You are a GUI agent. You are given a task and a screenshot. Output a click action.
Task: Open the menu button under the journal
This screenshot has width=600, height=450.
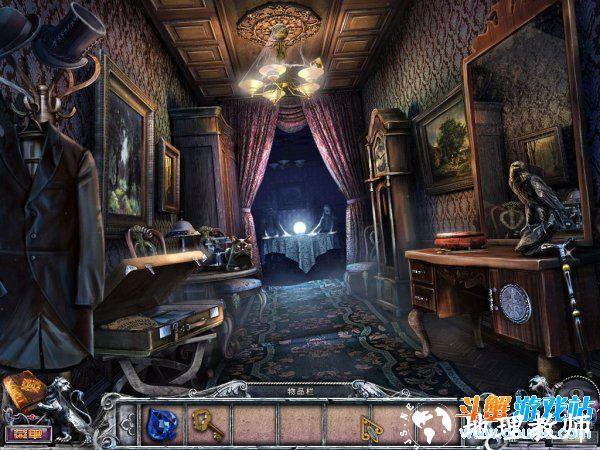pos(21,433)
